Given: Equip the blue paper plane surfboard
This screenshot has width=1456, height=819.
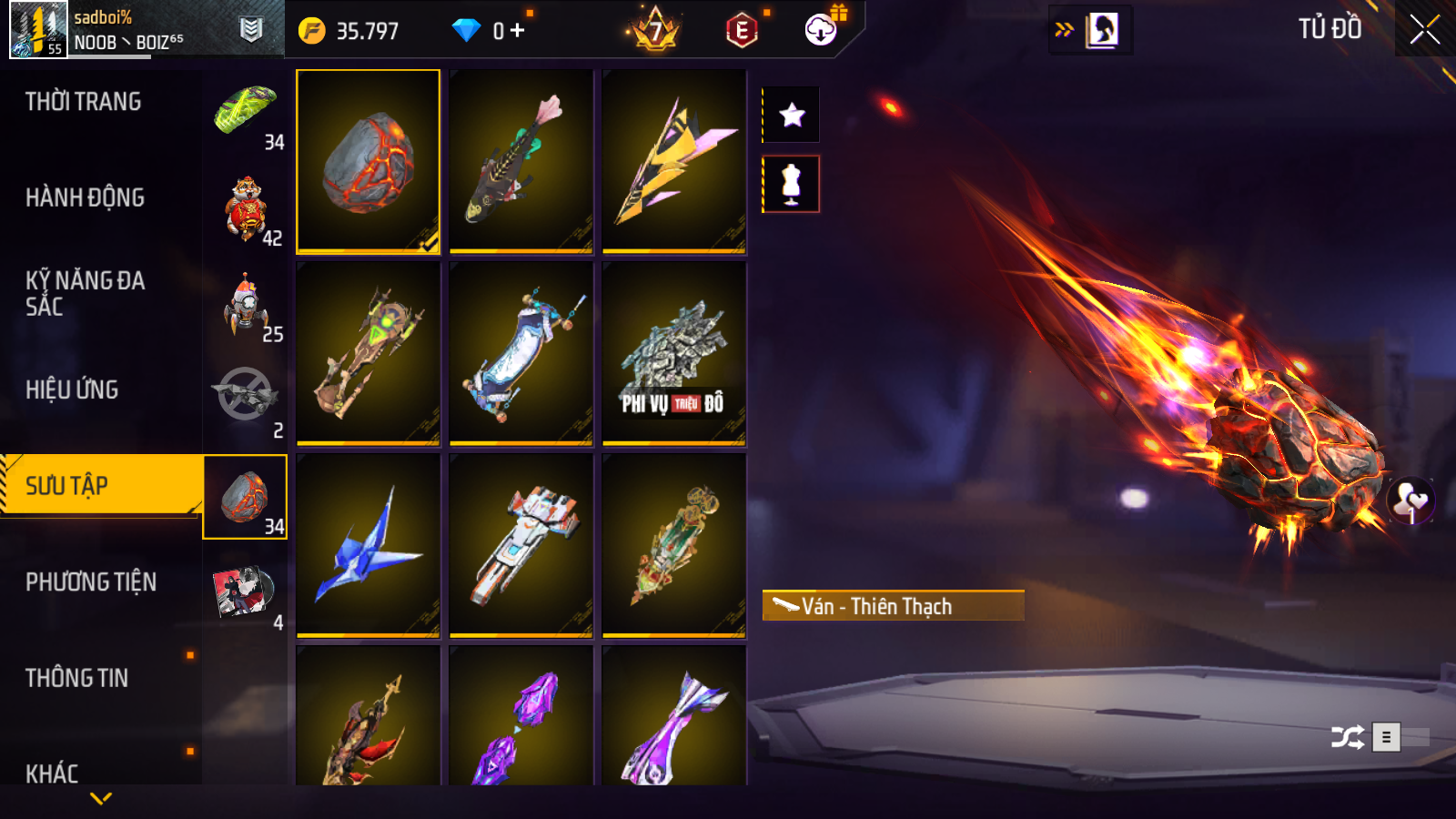Looking at the screenshot, I should (369, 546).
